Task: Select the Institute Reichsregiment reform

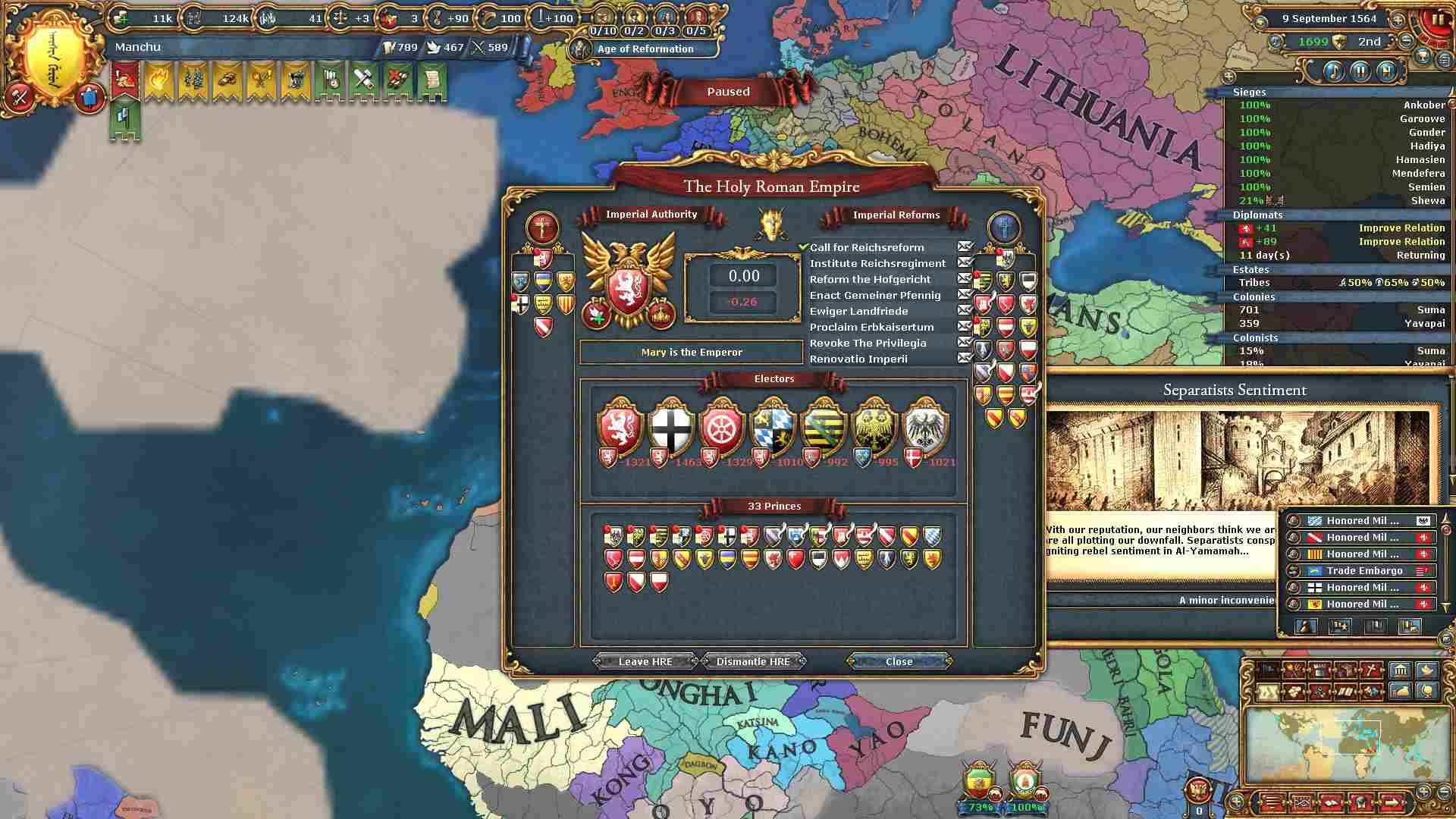Action: [877, 263]
